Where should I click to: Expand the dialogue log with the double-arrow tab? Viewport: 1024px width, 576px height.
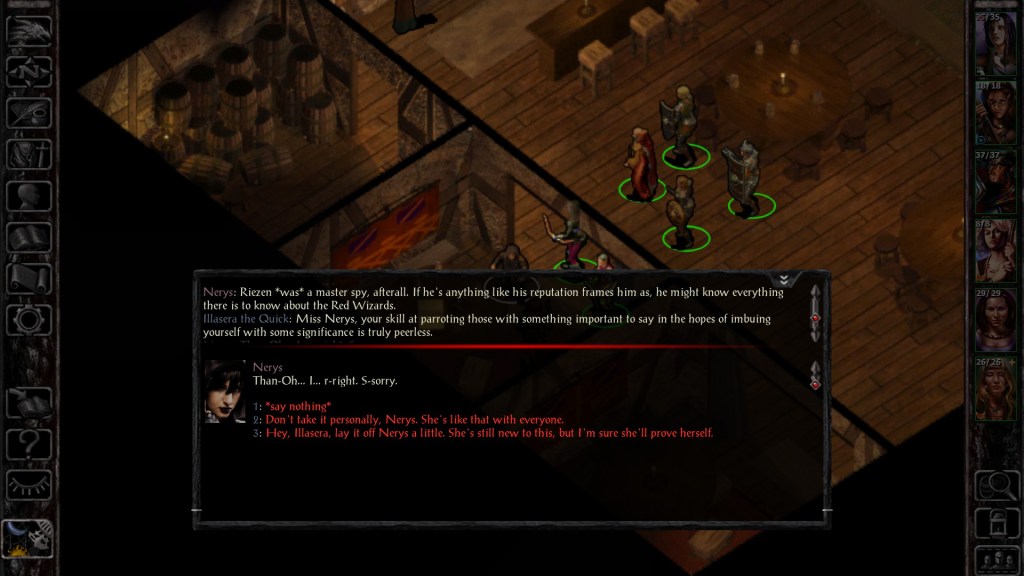[x=785, y=279]
